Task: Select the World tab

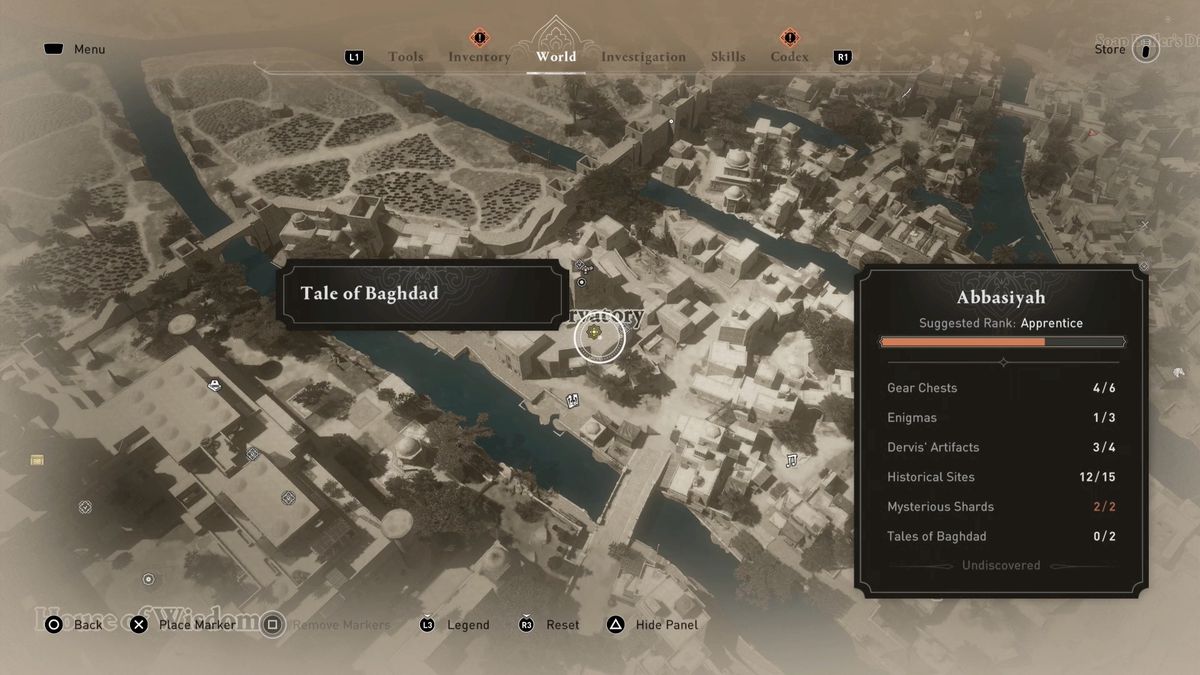Action: pos(556,57)
